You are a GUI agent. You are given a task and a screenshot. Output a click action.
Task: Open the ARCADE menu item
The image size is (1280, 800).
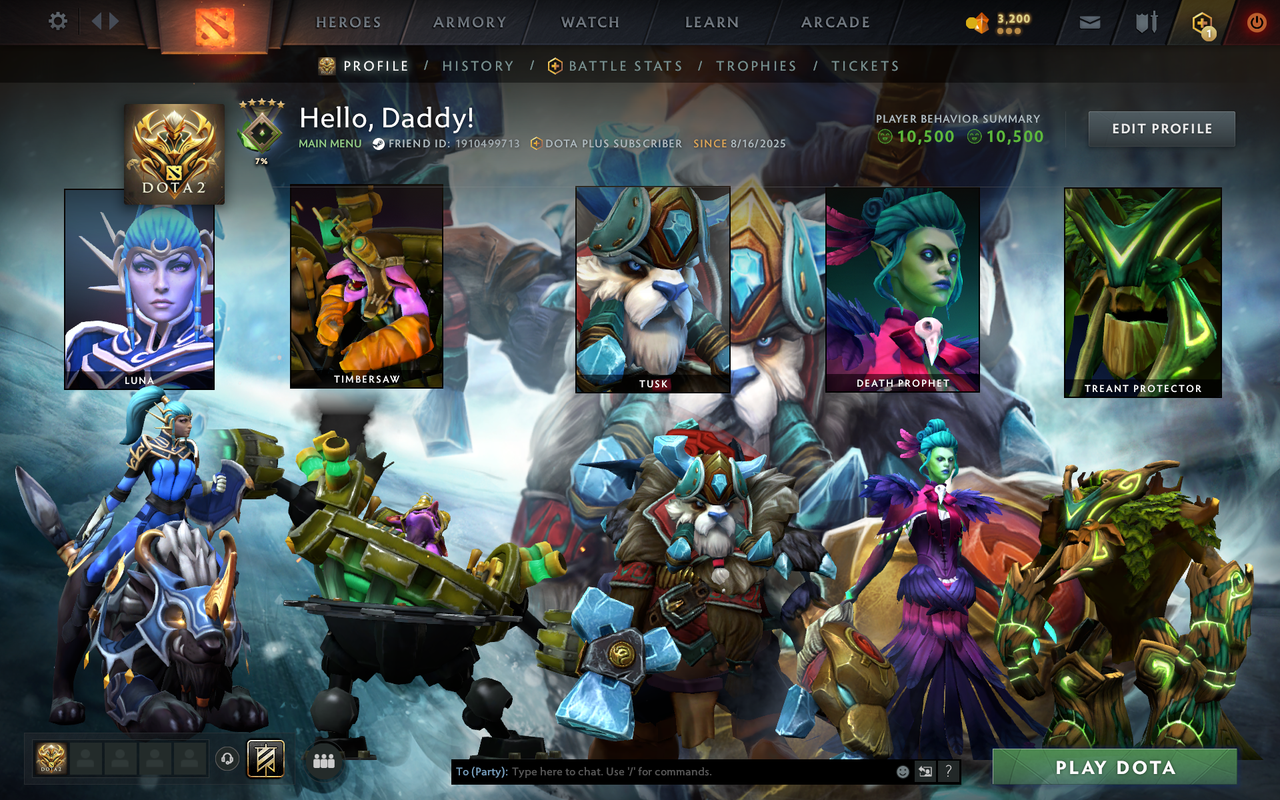tap(836, 22)
